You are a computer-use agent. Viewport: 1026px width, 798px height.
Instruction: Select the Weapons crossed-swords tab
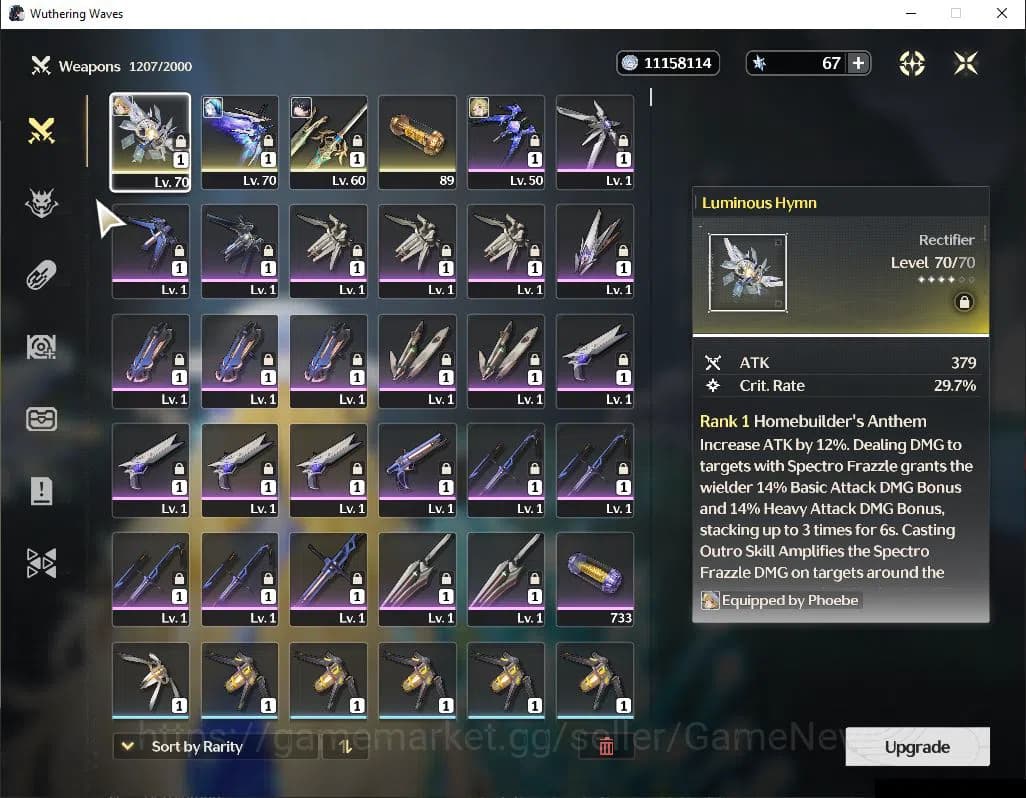(41, 130)
